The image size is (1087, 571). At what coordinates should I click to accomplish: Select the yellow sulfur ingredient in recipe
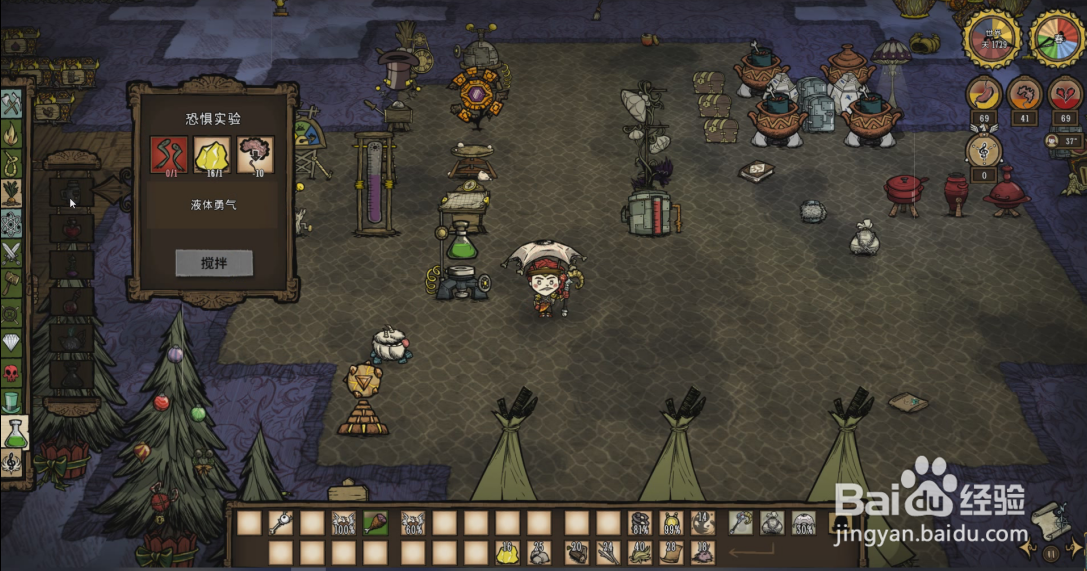[x=212, y=155]
